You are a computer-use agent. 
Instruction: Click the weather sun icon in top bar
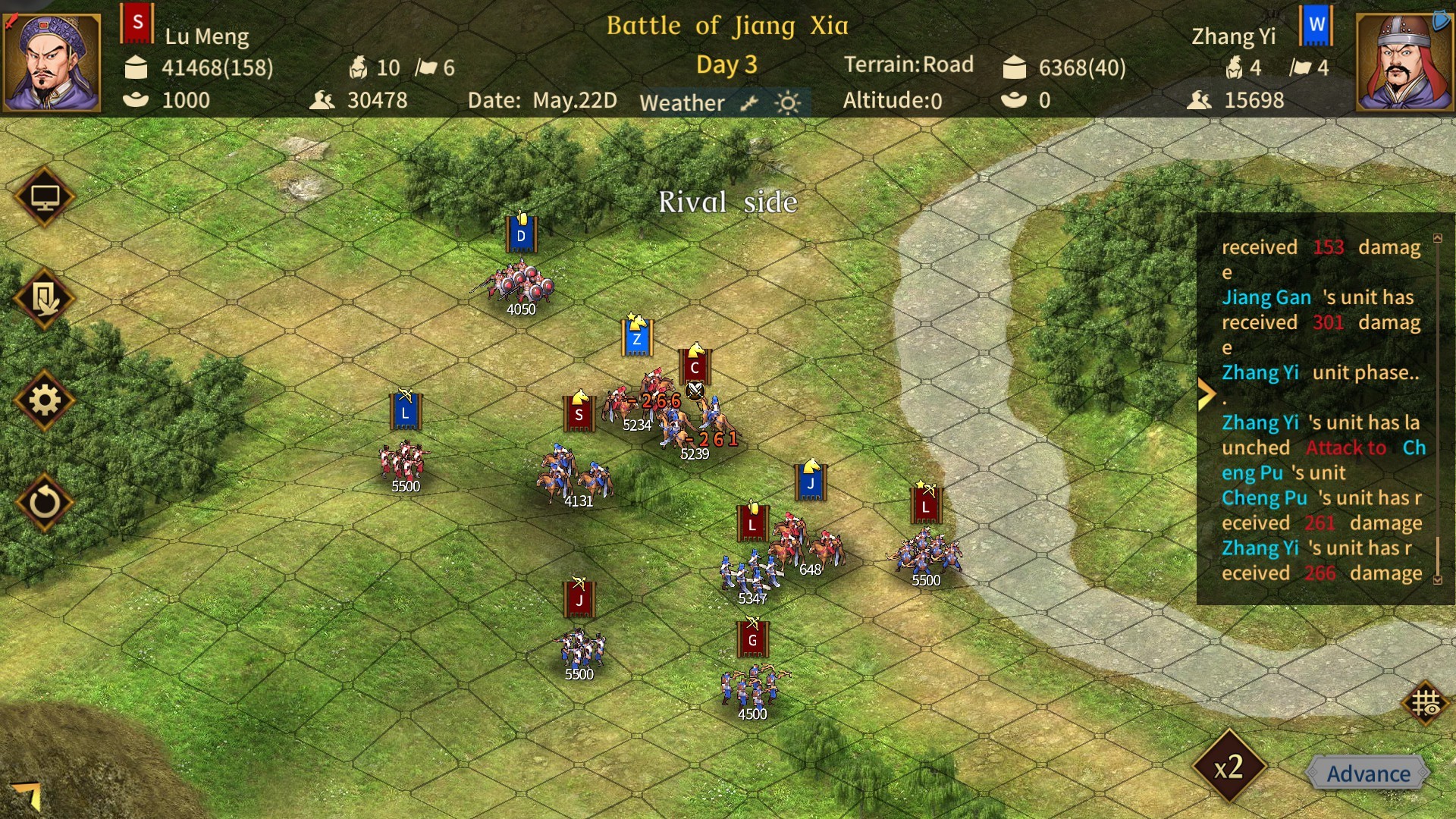789,102
